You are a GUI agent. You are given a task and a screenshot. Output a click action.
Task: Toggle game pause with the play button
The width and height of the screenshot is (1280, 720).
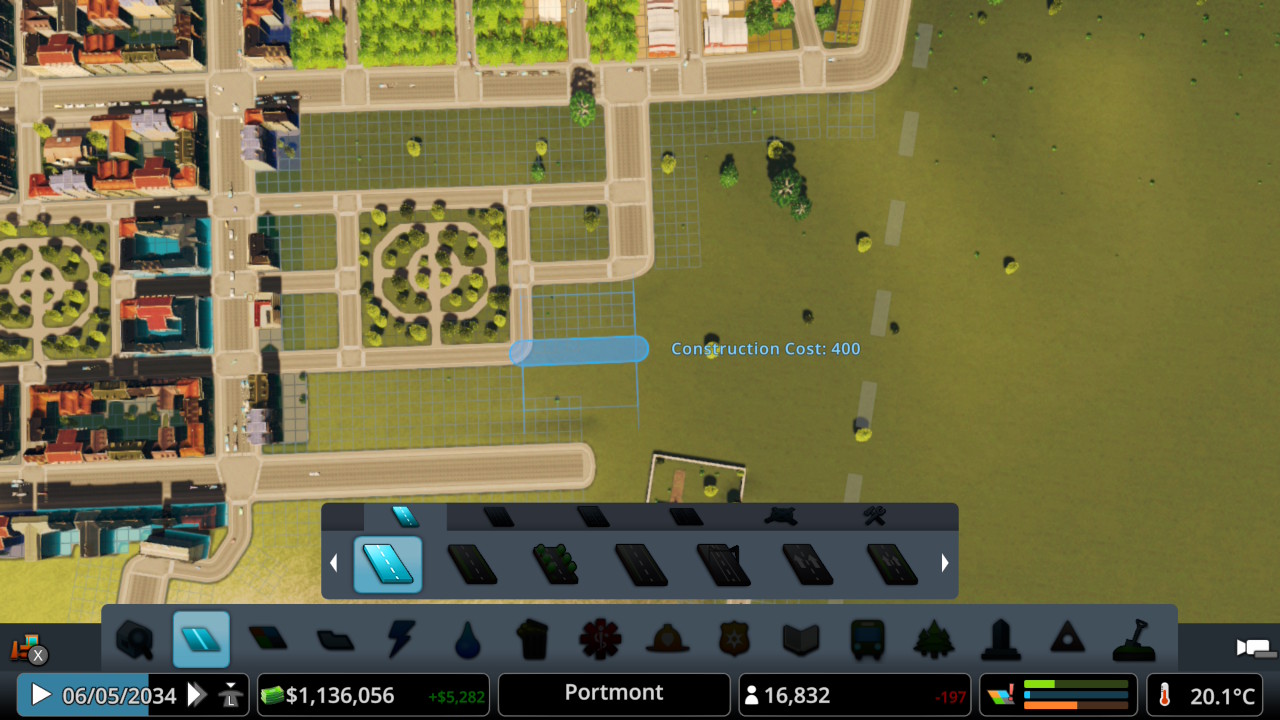(40, 694)
